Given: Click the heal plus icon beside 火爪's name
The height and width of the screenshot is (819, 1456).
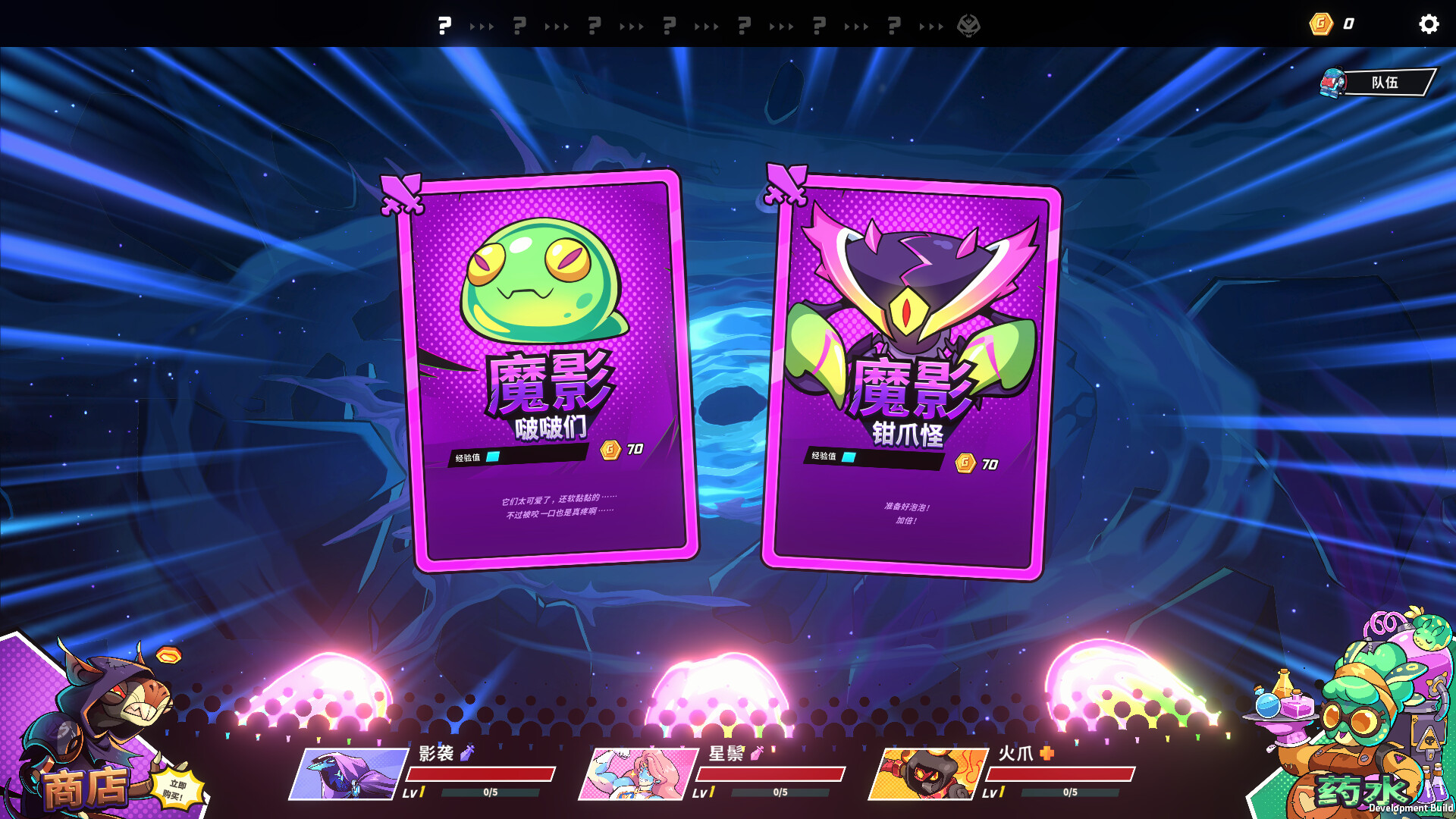Looking at the screenshot, I should tap(1046, 755).
